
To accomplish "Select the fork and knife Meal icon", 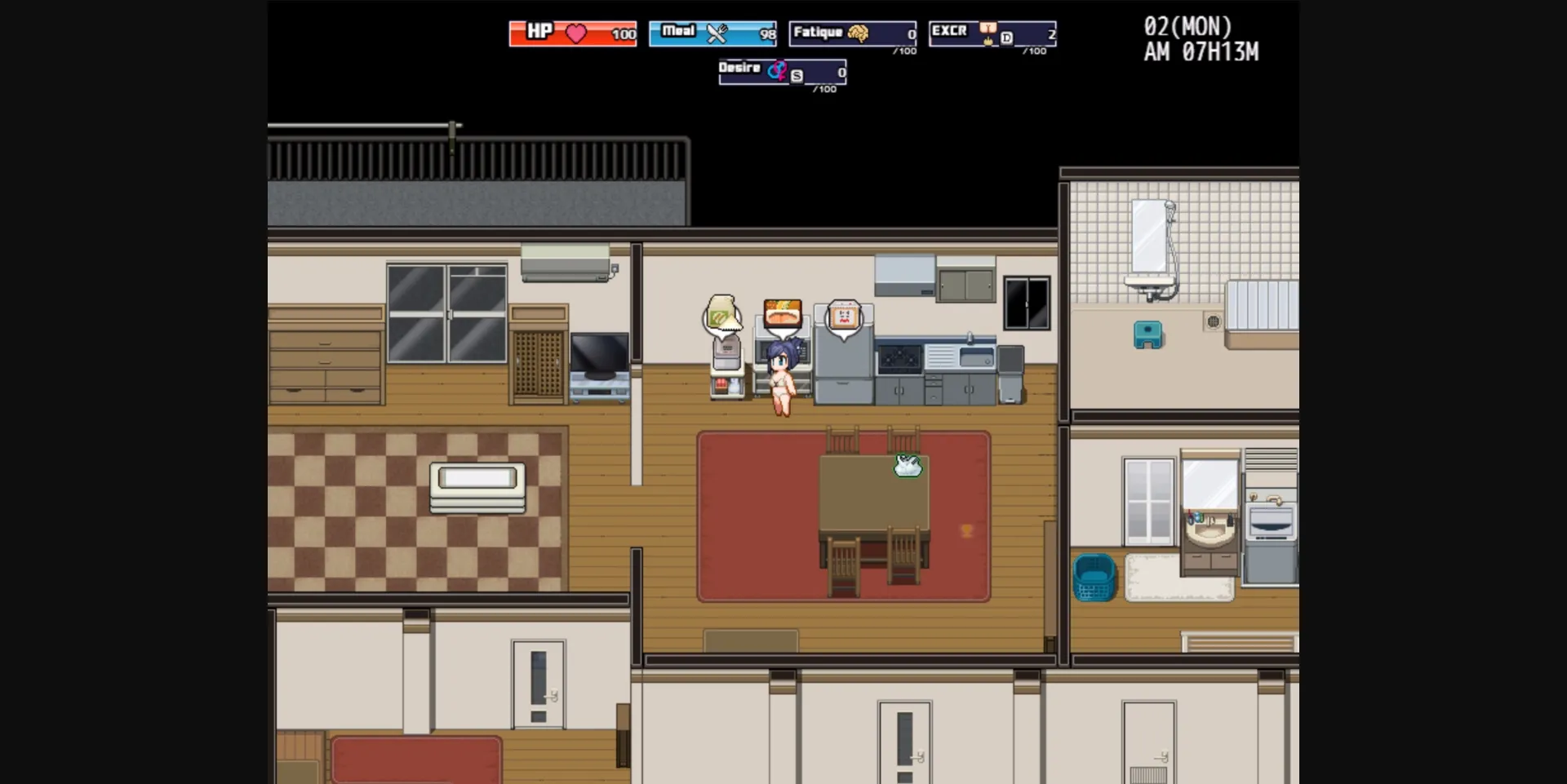I will 717,33.
